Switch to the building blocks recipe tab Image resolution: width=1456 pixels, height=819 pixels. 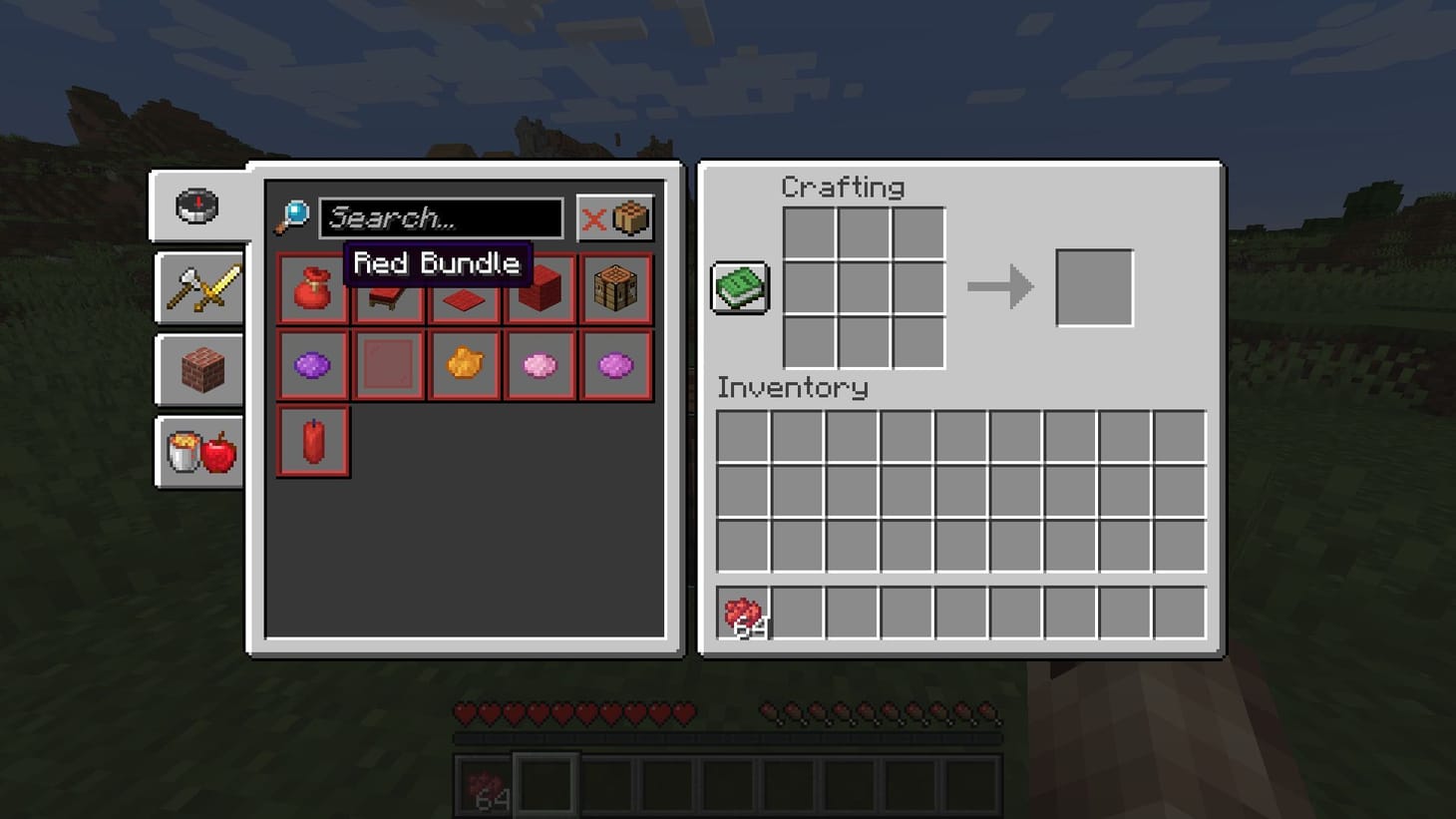[x=198, y=370]
